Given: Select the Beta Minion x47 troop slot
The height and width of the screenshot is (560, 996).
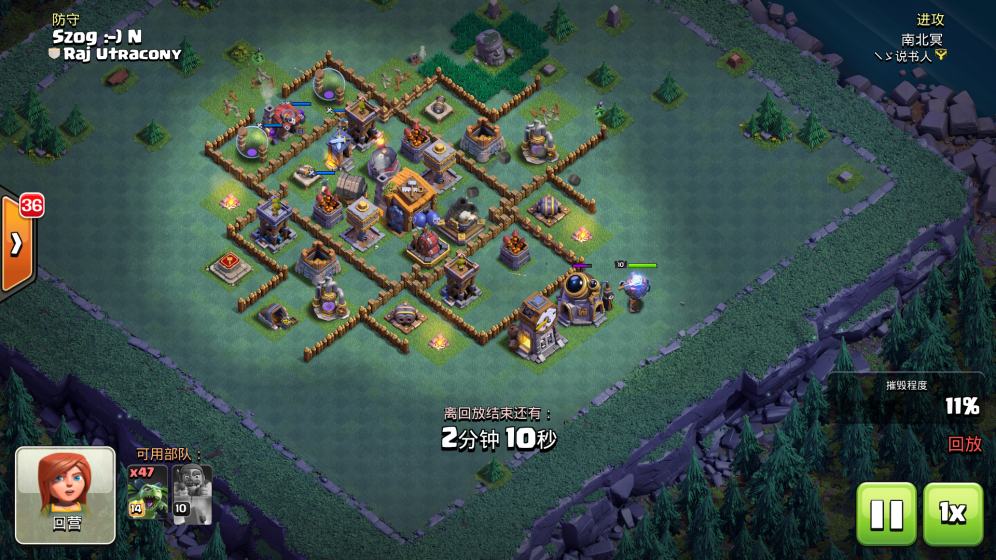Looking at the screenshot, I should (147, 494).
